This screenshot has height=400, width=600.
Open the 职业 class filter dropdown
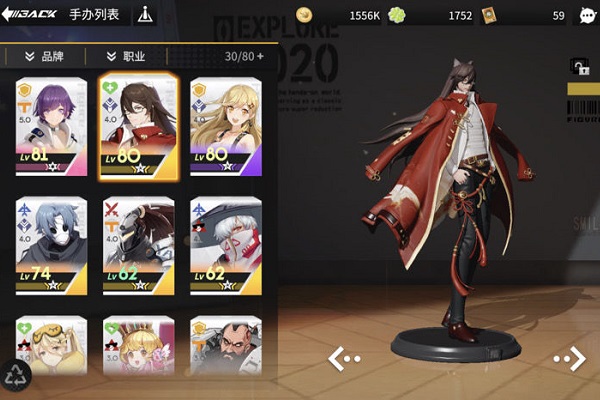(x=125, y=57)
